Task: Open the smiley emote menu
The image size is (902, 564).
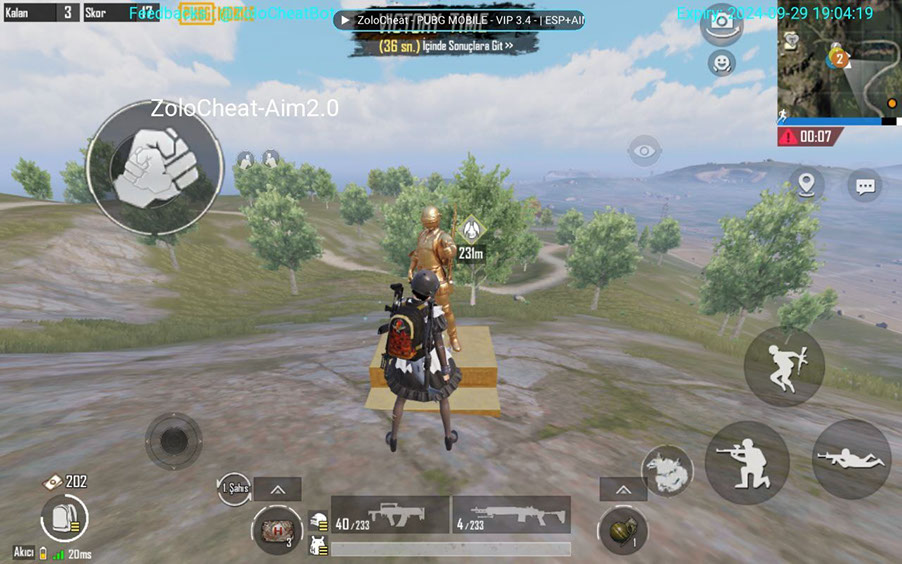Action: click(720, 63)
